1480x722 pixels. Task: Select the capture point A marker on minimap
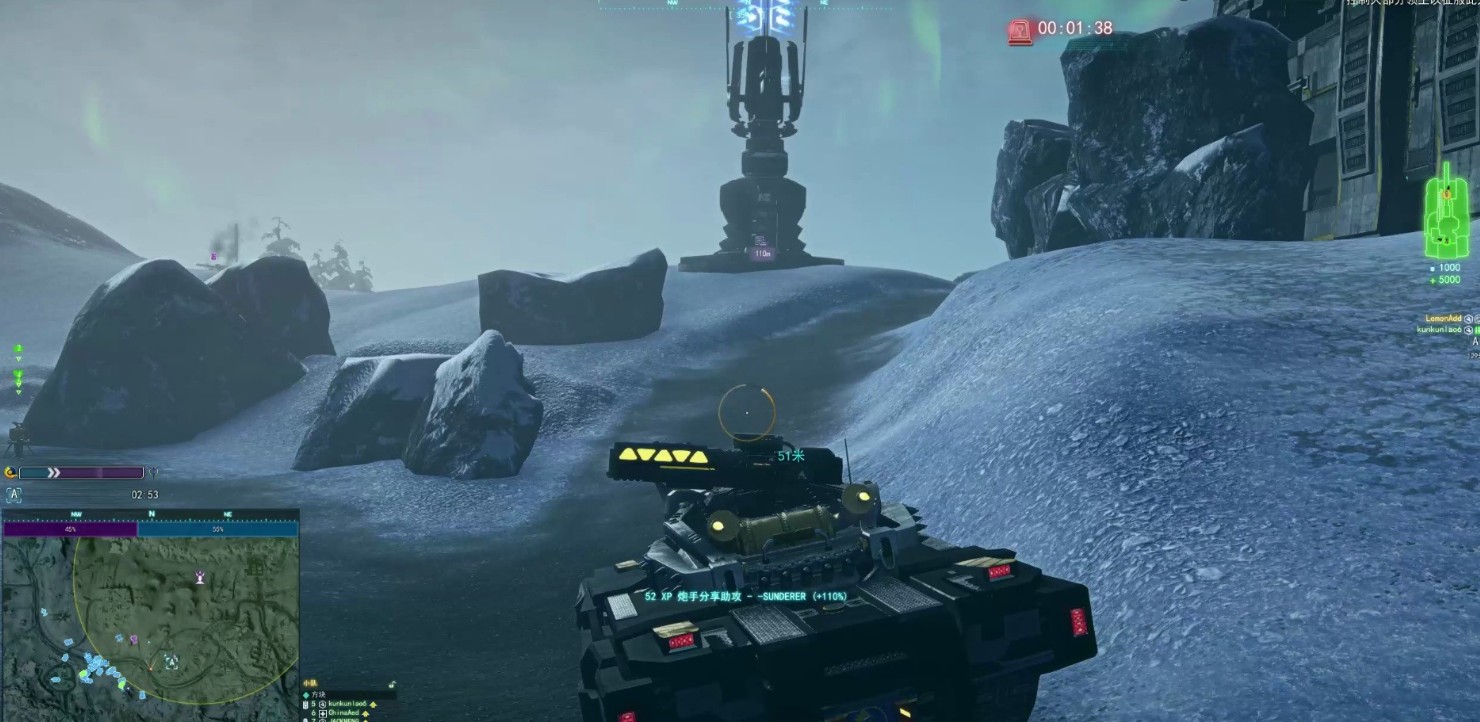[171, 662]
